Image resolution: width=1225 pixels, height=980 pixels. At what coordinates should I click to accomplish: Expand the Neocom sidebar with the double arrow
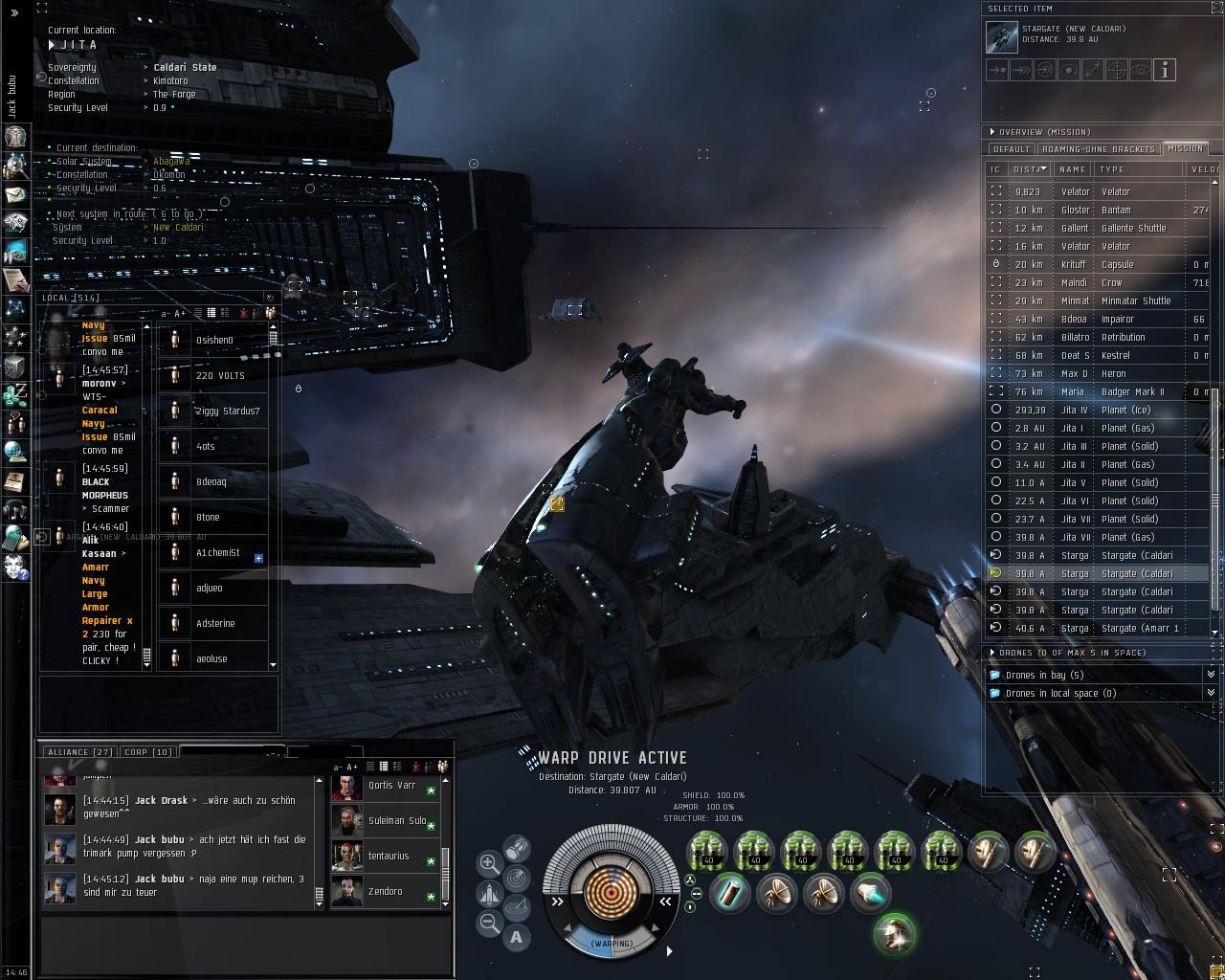[x=14, y=12]
